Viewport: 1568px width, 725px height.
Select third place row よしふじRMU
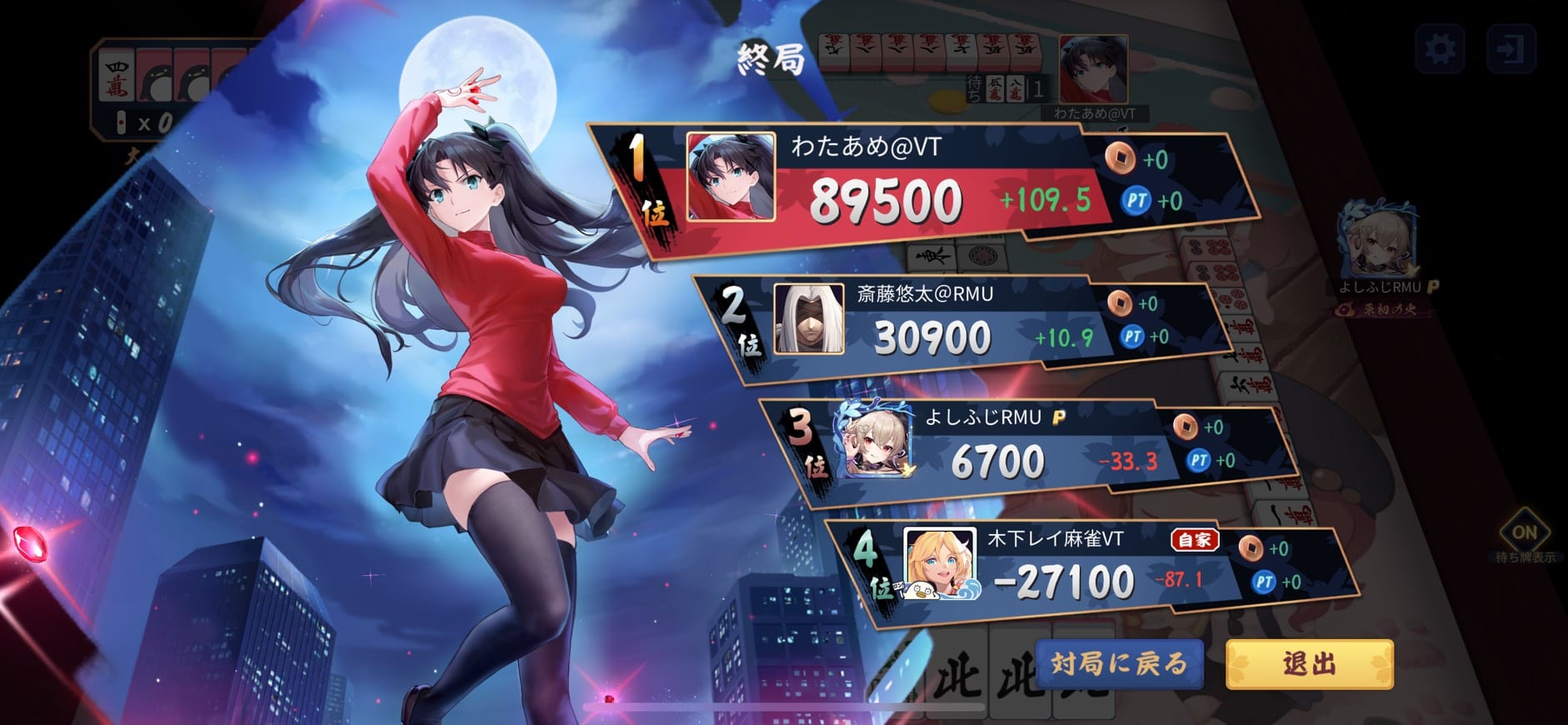[1025, 450]
